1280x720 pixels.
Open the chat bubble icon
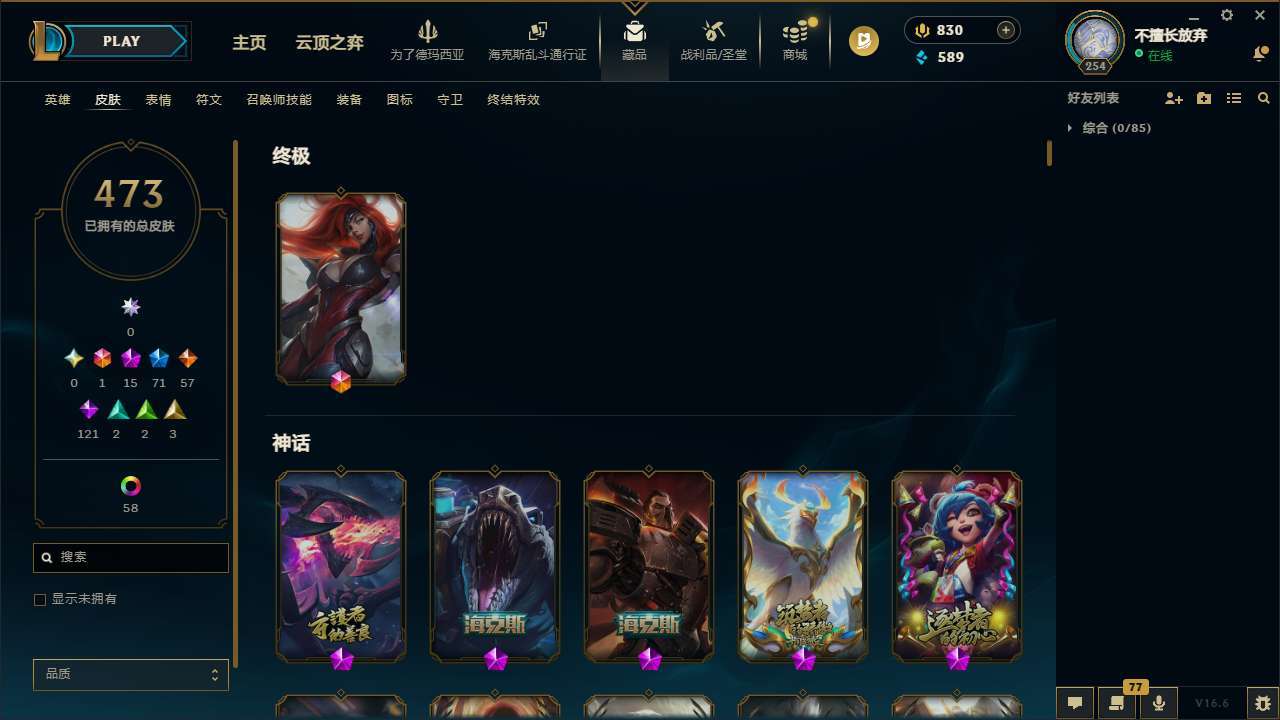click(1075, 702)
